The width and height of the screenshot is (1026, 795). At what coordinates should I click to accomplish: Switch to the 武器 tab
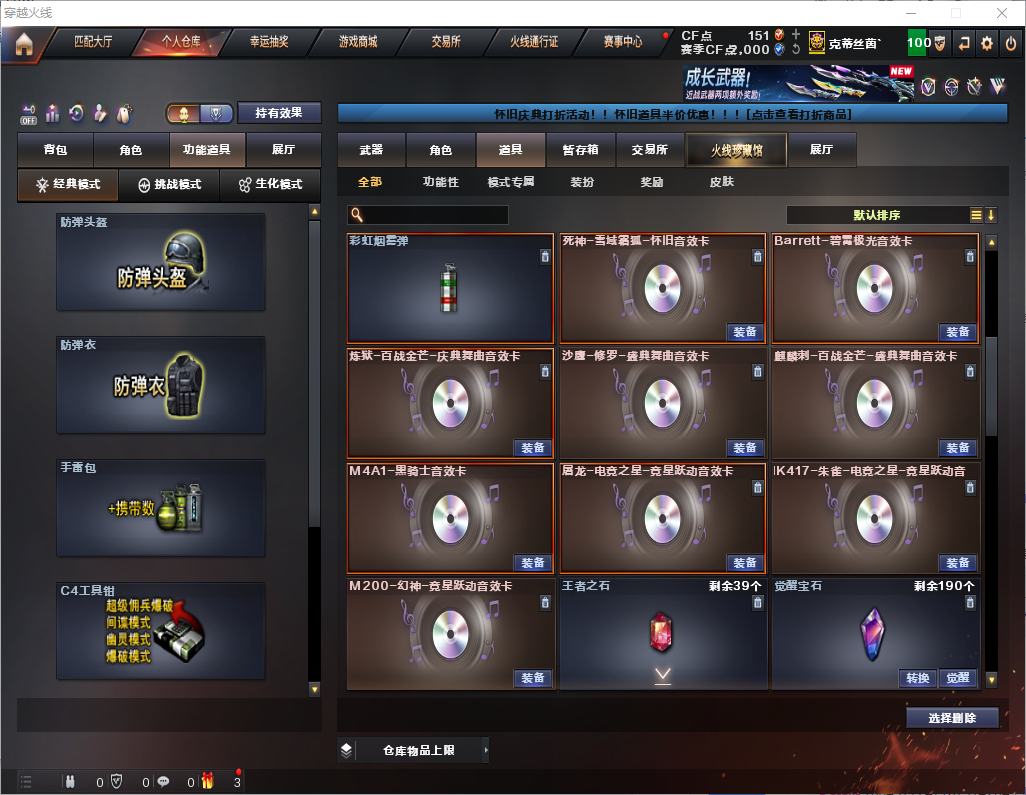click(x=371, y=150)
